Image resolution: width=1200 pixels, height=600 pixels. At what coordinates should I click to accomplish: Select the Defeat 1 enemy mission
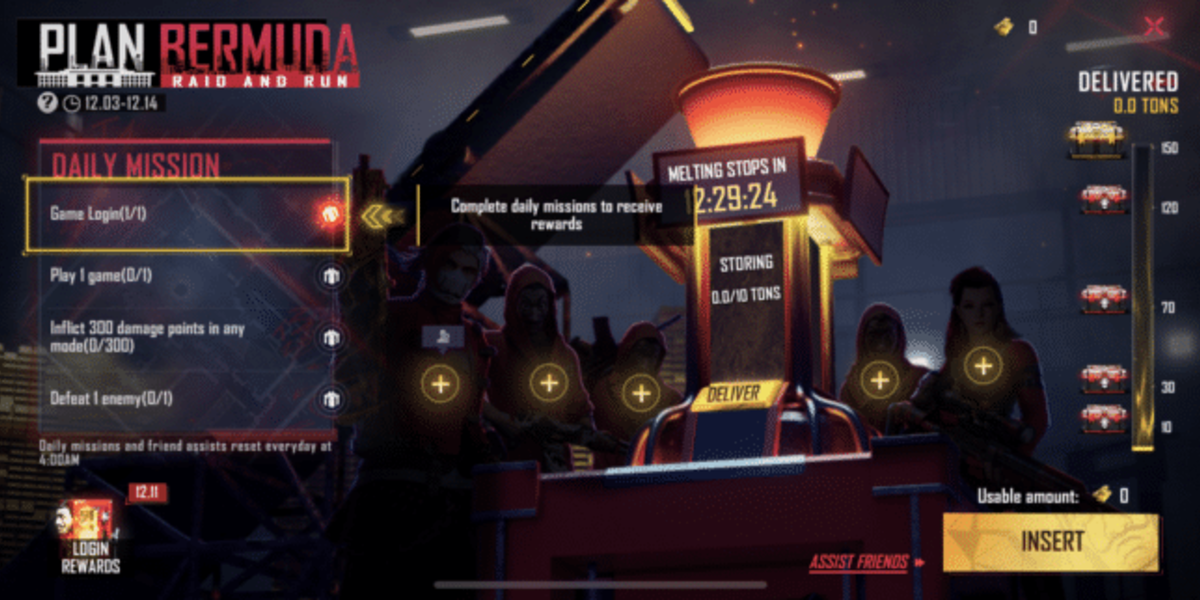(190, 398)
